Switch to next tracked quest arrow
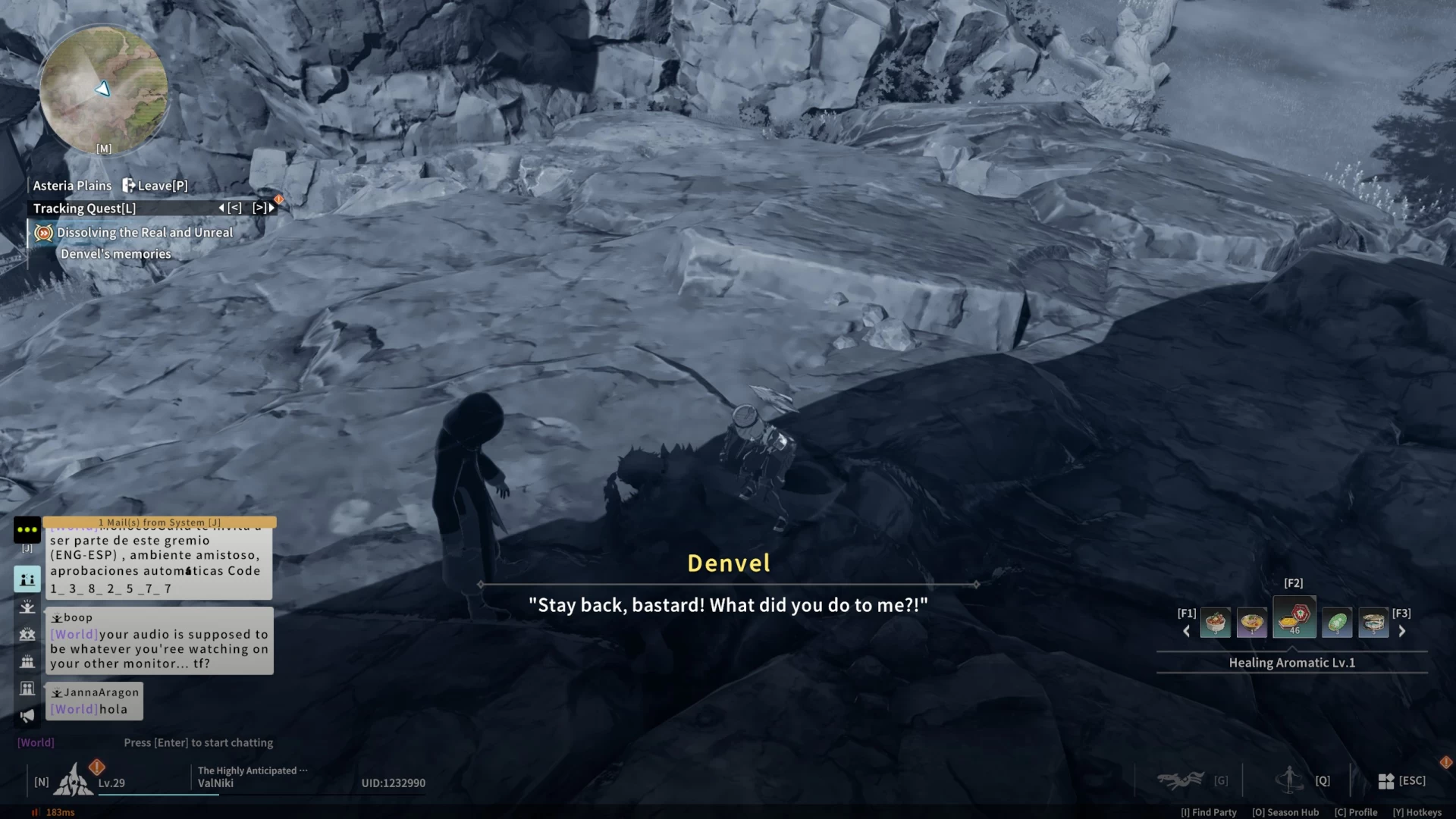This screenshot has width=1456, height=819. (263, 208)
